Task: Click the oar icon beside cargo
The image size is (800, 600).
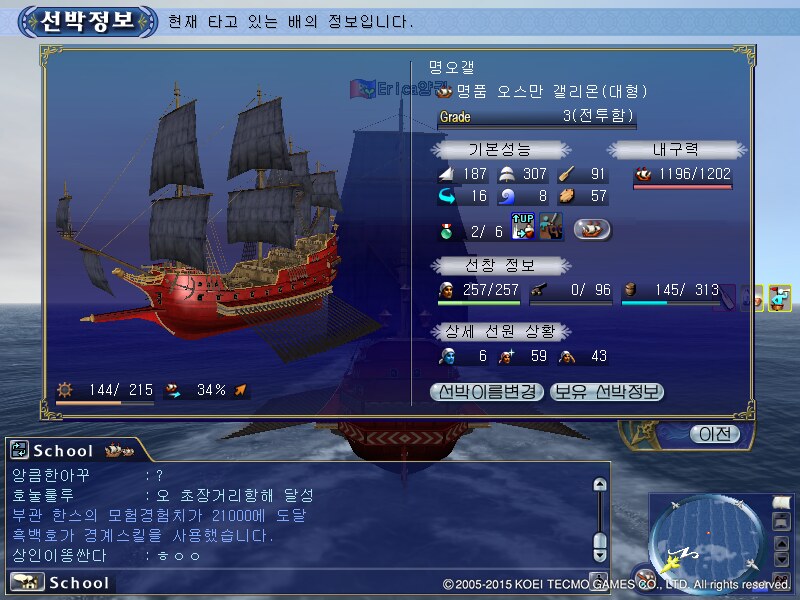Action: point(729,295)
